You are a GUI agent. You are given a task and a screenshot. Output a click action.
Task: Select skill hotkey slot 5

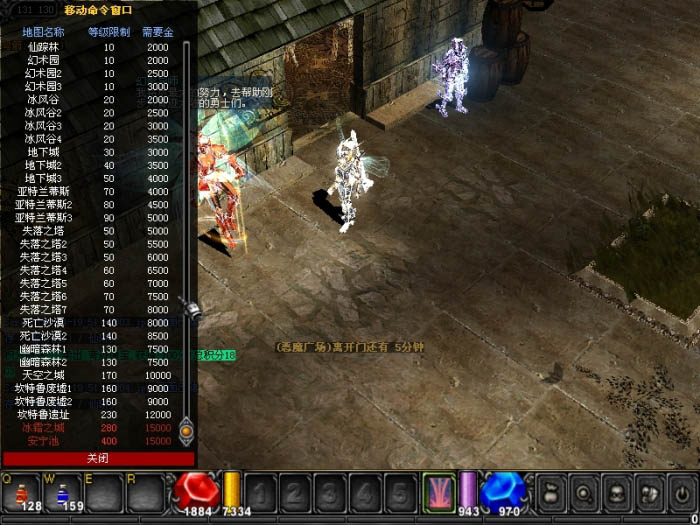click(x=399, y=493)
